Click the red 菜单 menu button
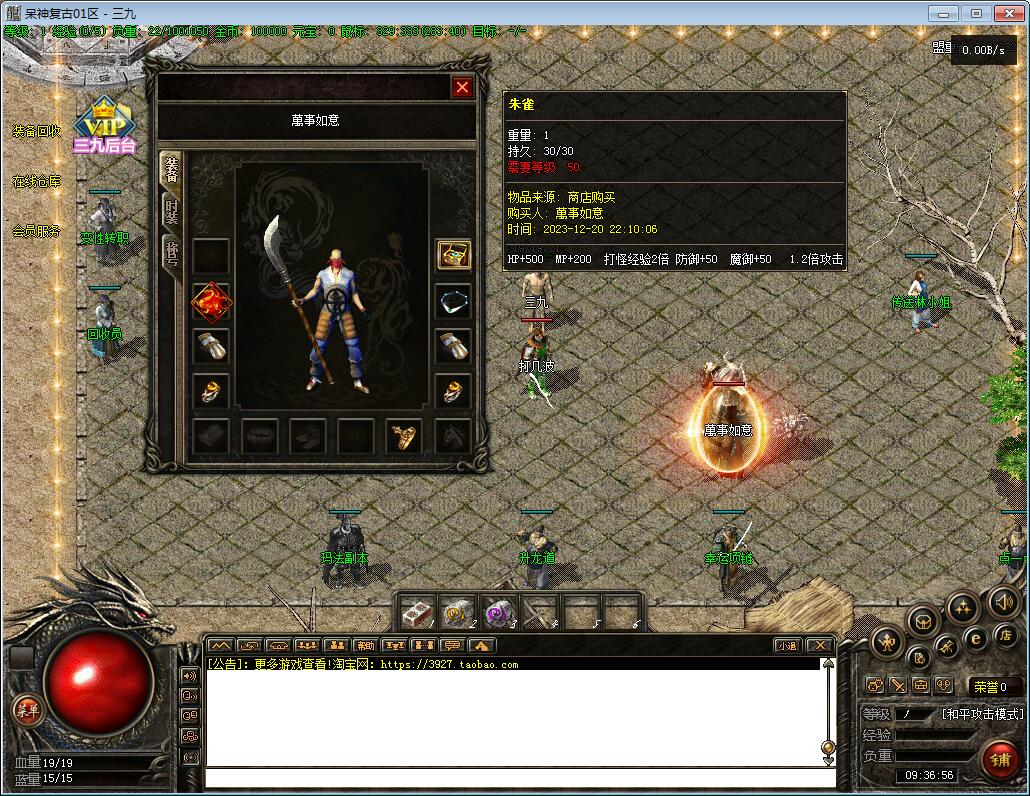The height and width of the screenshot is (796, 1030). click(x=27, y=710)
